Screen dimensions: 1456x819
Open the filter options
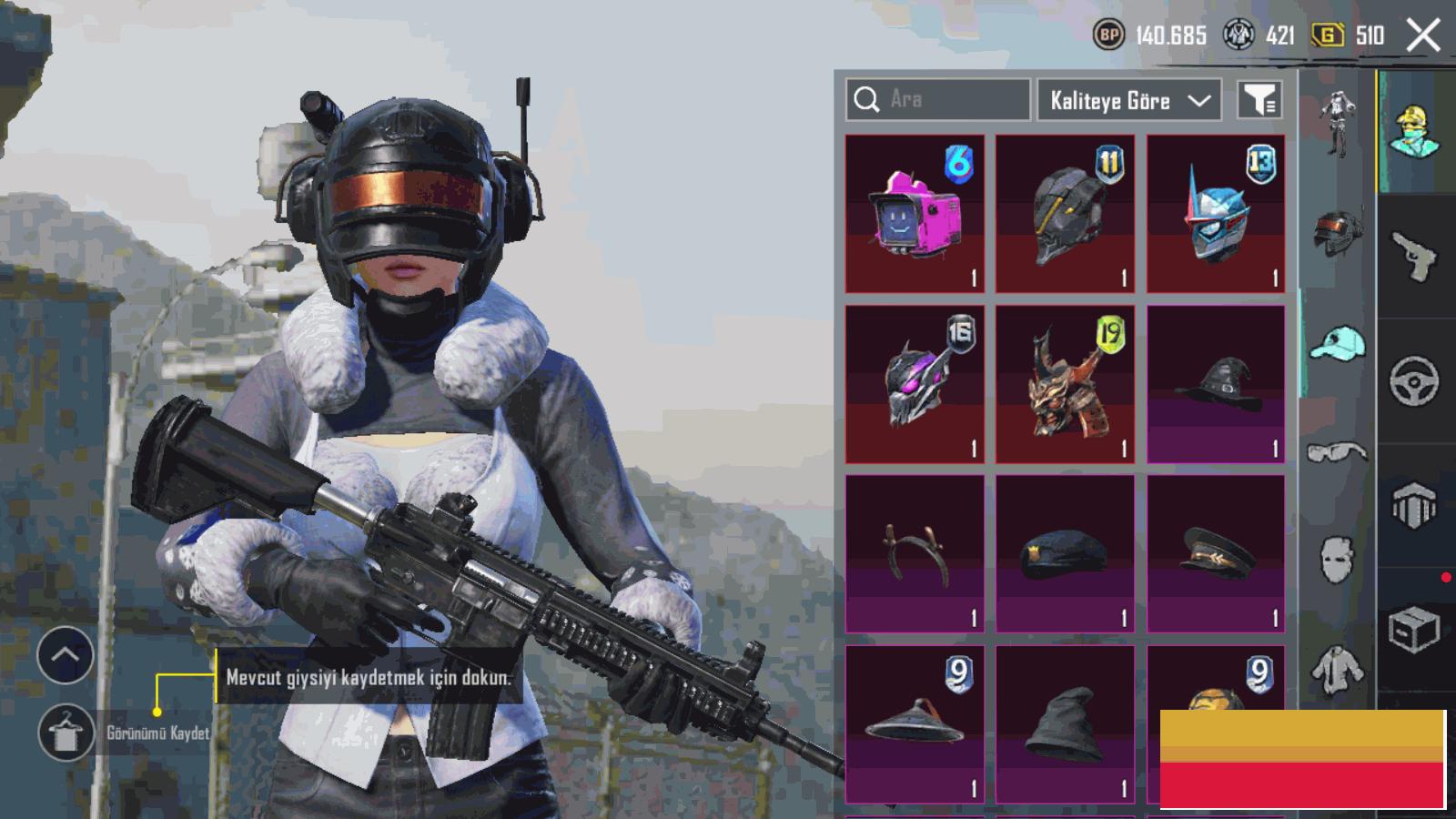pos(1259,100)
